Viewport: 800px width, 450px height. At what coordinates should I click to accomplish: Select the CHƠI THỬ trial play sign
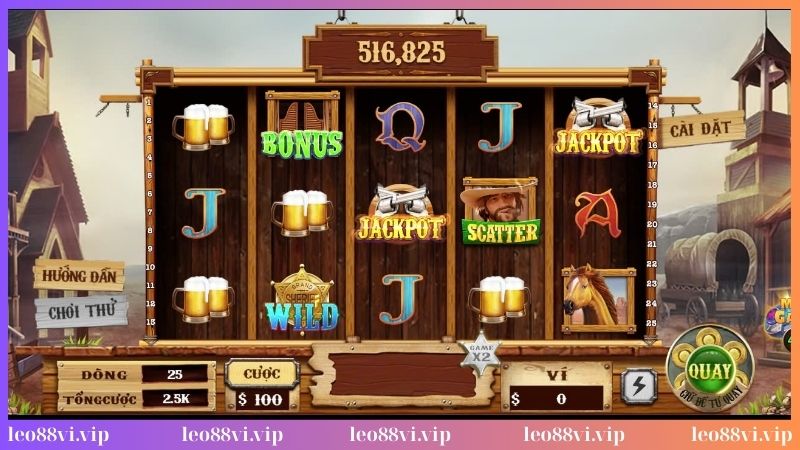pos(80,311)
